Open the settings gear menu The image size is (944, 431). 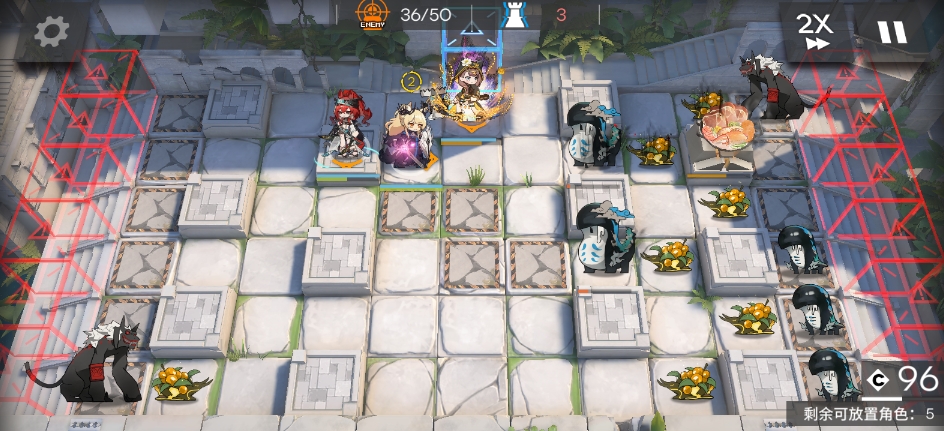coord(49,31)
